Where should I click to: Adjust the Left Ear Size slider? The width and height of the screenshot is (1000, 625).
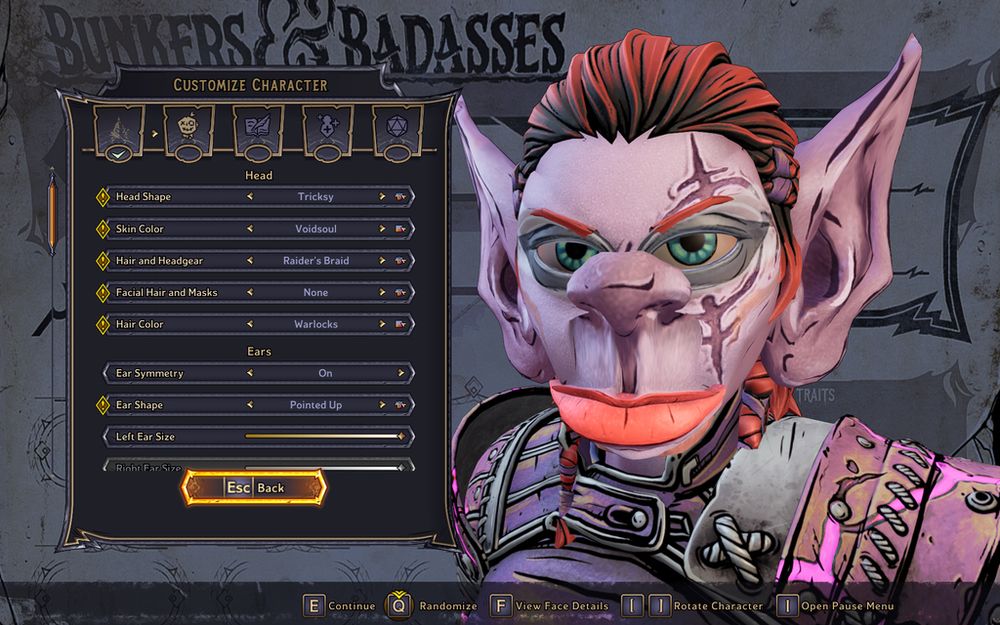pyautogui.click(x=322, y=437)
